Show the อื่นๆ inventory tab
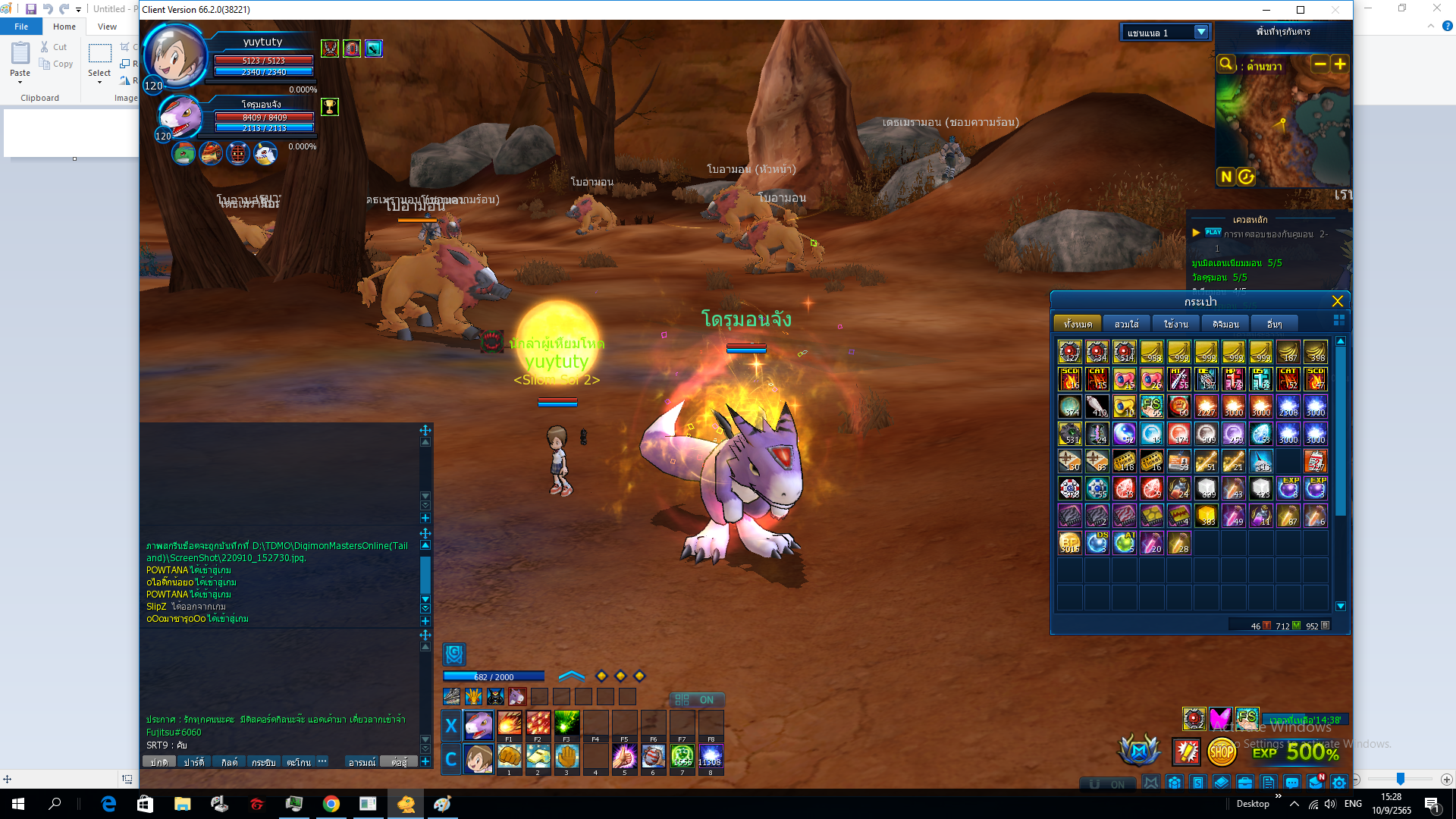This screenshot has height=819, width=1456. (x=1274, y=324)
